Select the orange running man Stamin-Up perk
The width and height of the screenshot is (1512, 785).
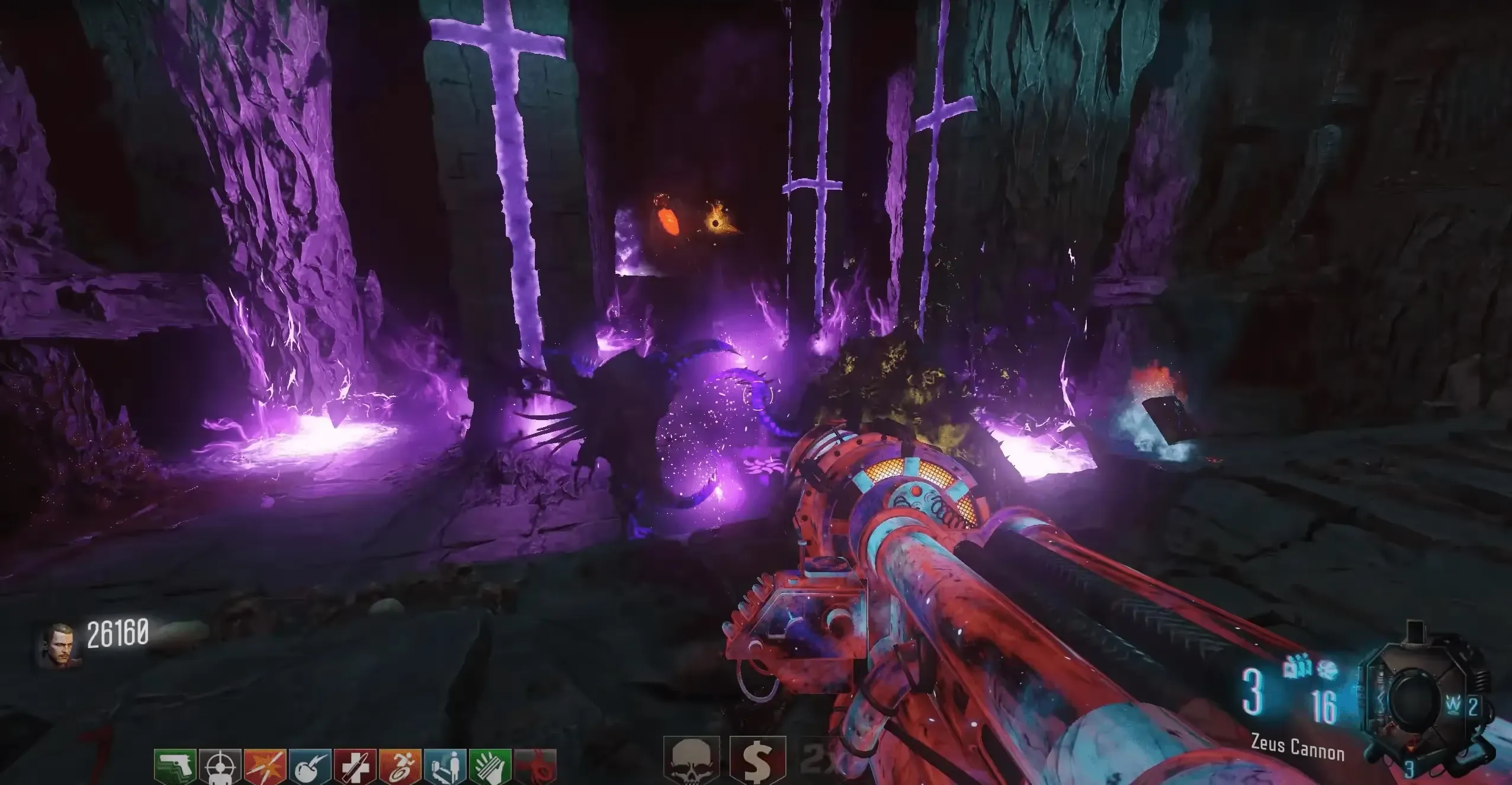(x=400, y=767)
